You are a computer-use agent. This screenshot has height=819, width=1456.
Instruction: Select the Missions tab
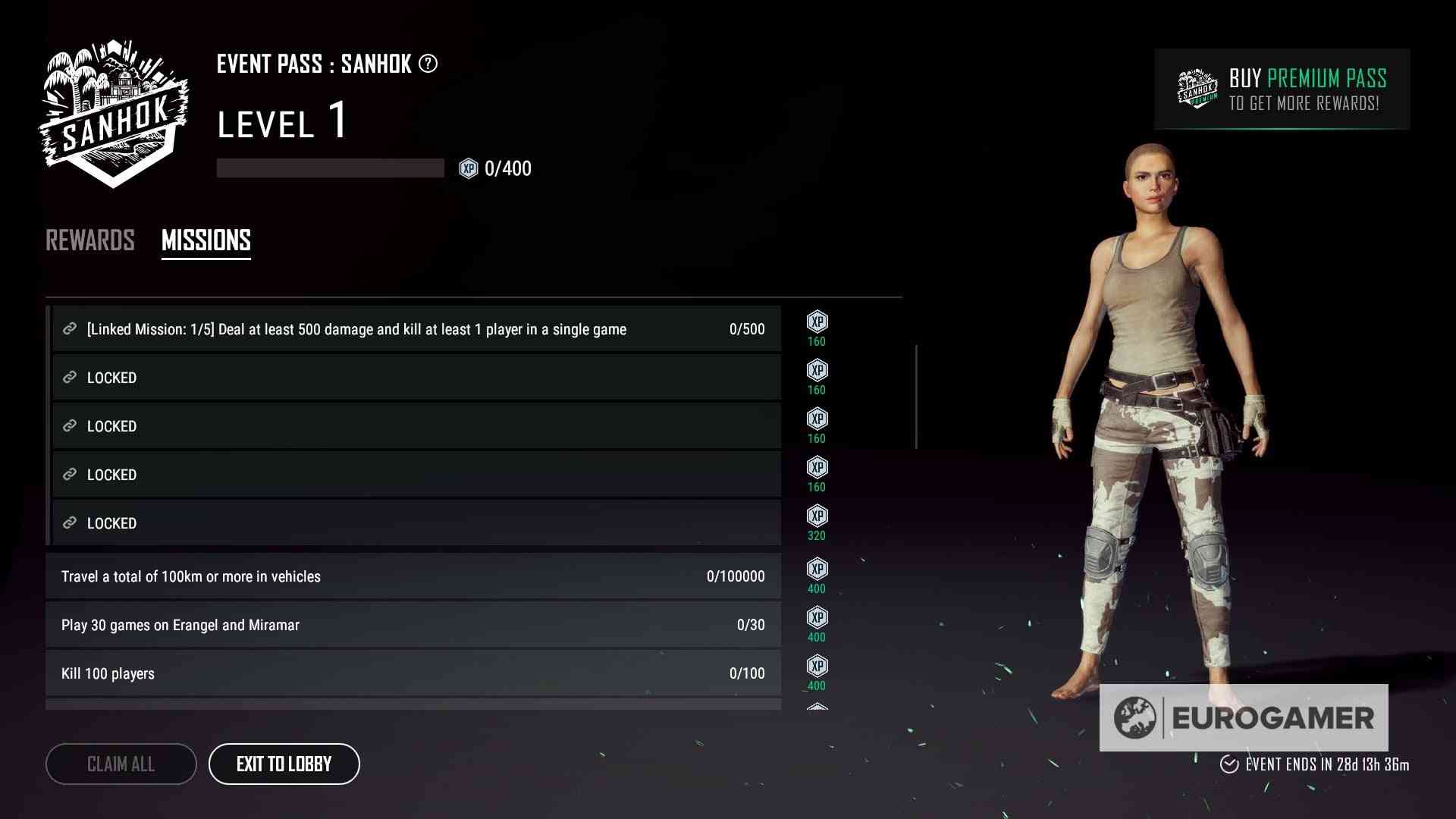206,240
